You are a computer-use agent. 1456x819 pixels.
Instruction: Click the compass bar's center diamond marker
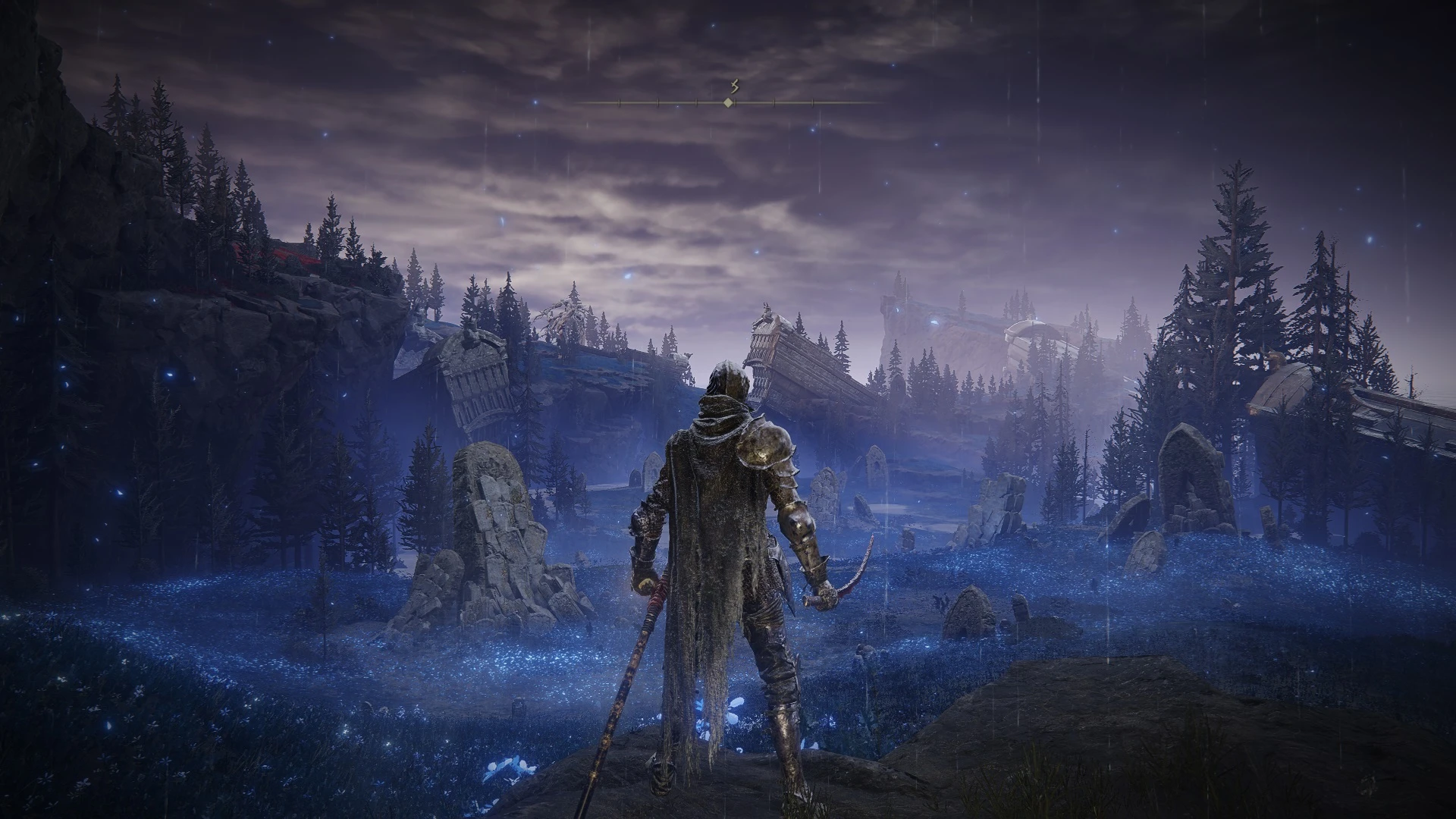[x=728, y=102]
